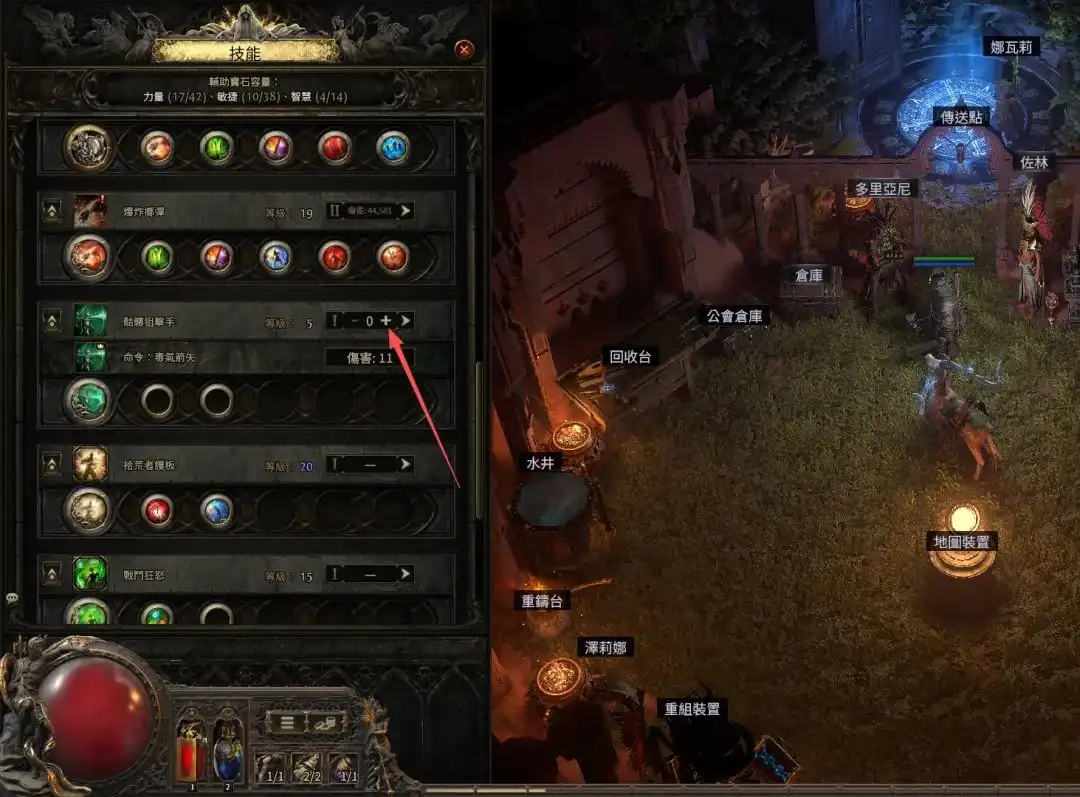Click the plus button on 骷髏狙擊手

coord(386,320)
